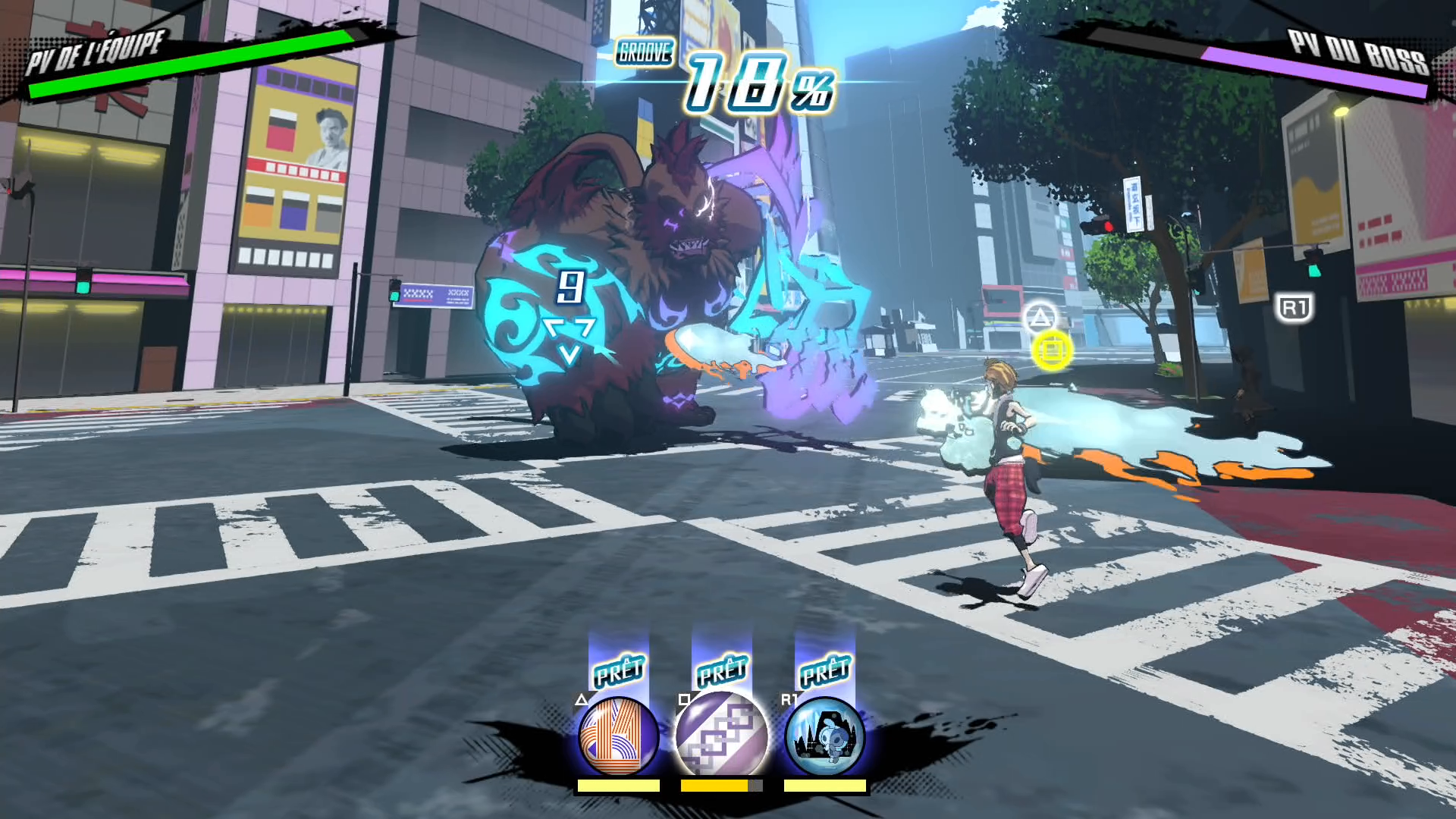Use the purple chain-link pin
The width and height of the screenshot is (1456, 819).
pyautogui.click(x=721, y=736)
